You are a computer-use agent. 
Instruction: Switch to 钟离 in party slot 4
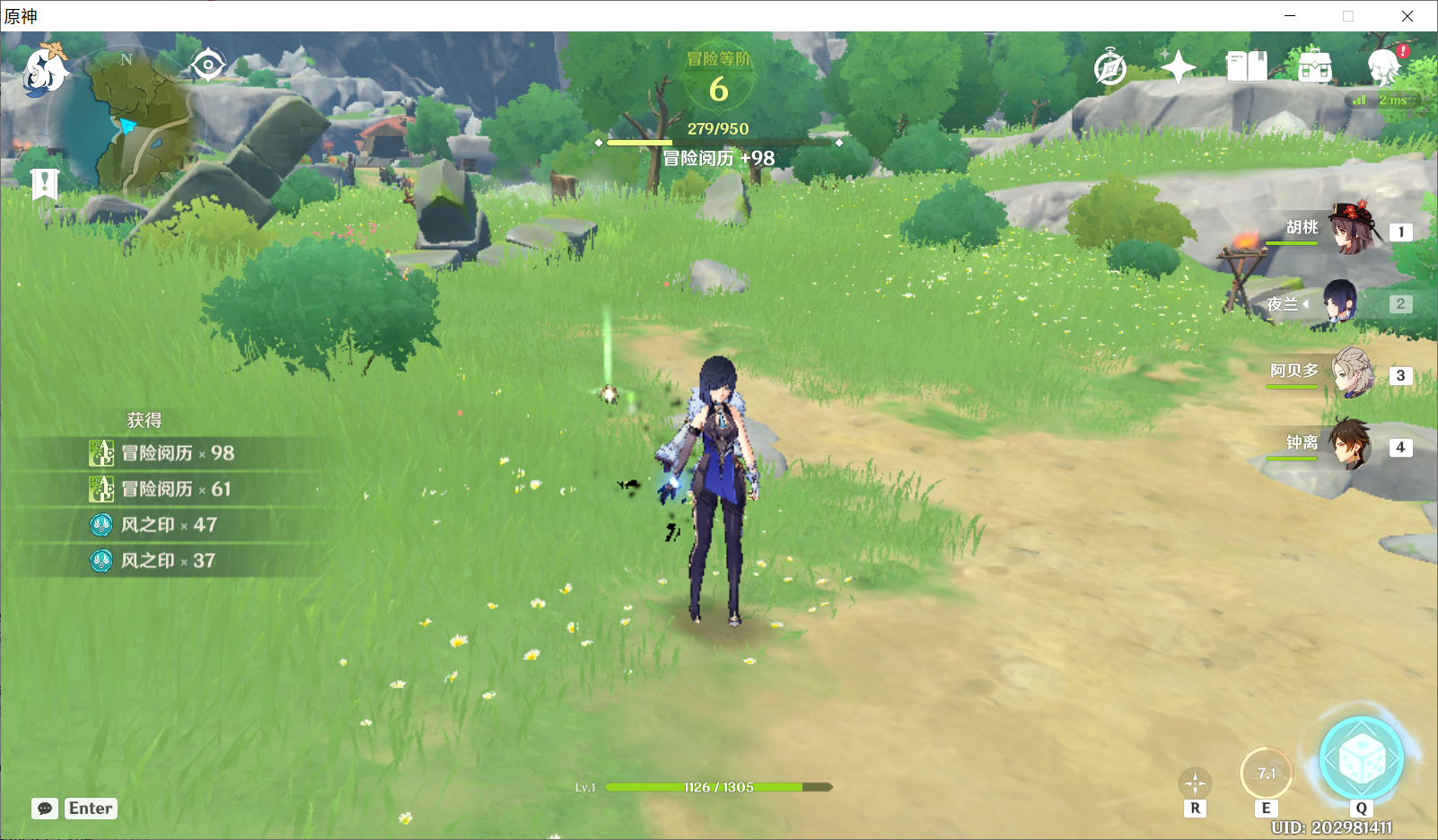point(1351,446)
